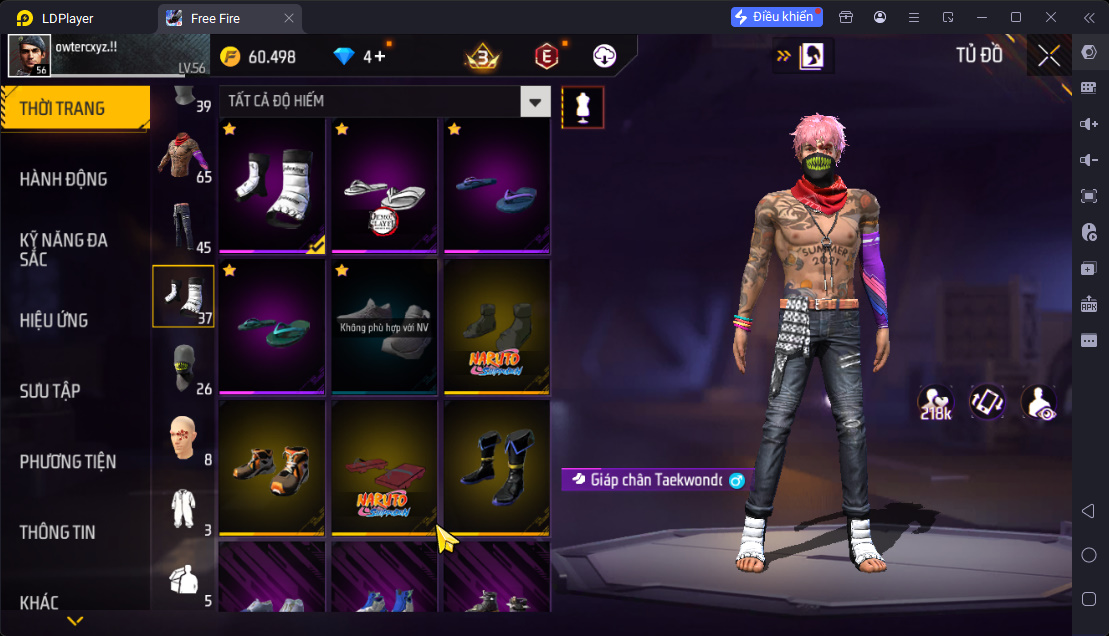Click the mannequin outfit preview icon

coord(582,107)
